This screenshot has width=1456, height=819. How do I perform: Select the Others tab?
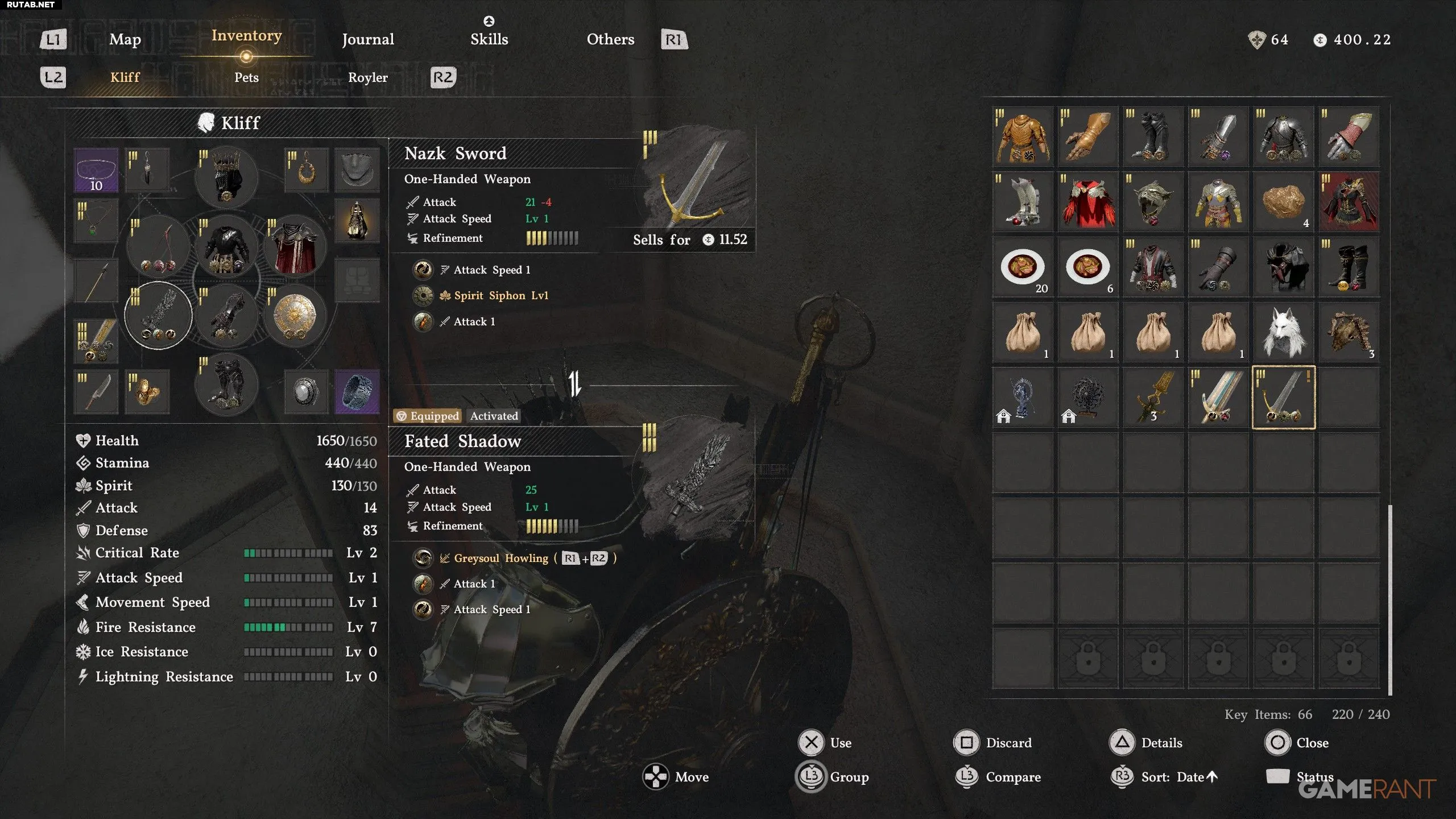click(610, 39)
